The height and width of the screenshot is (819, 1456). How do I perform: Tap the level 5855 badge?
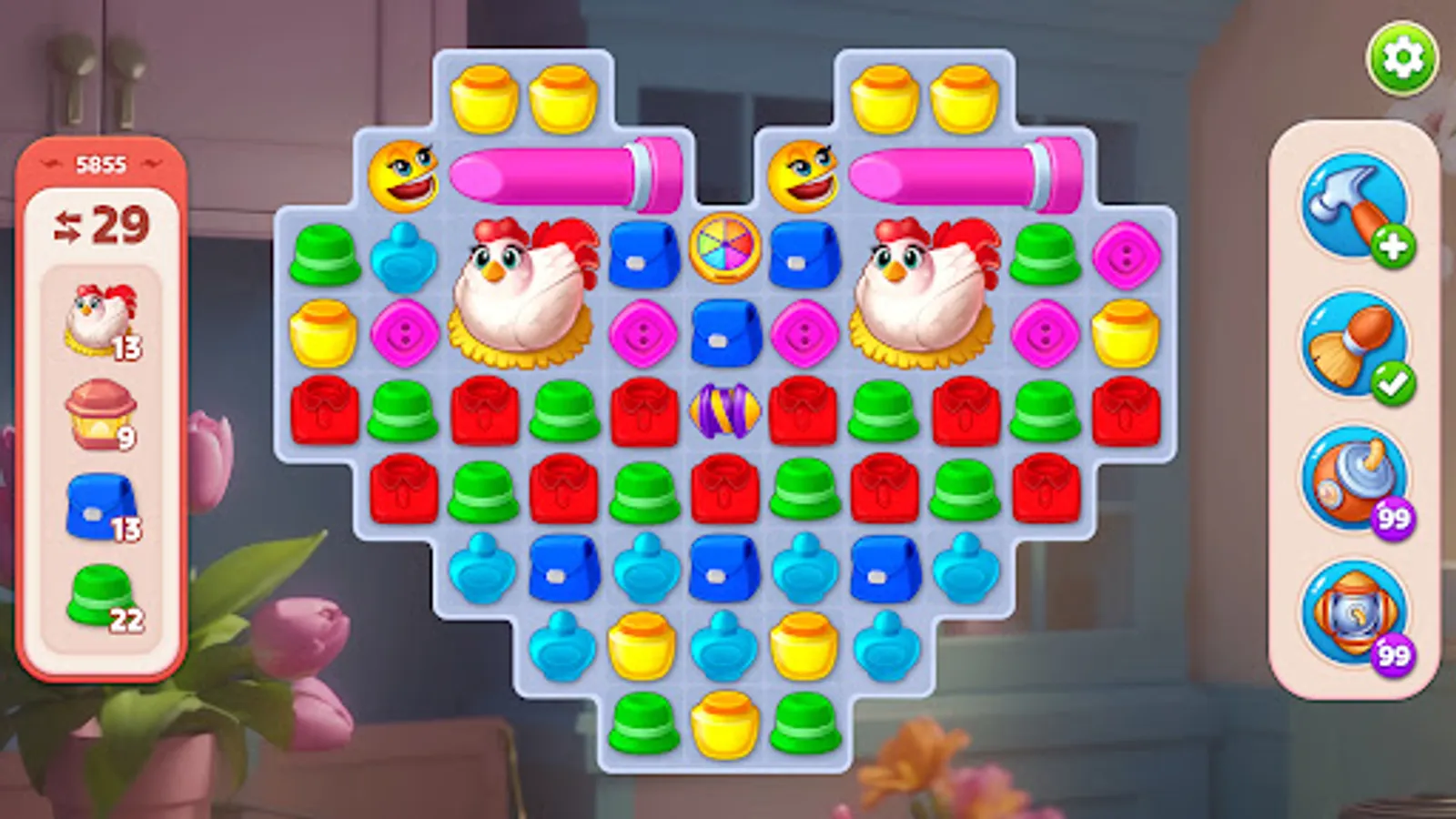click(x=103, y=163)
